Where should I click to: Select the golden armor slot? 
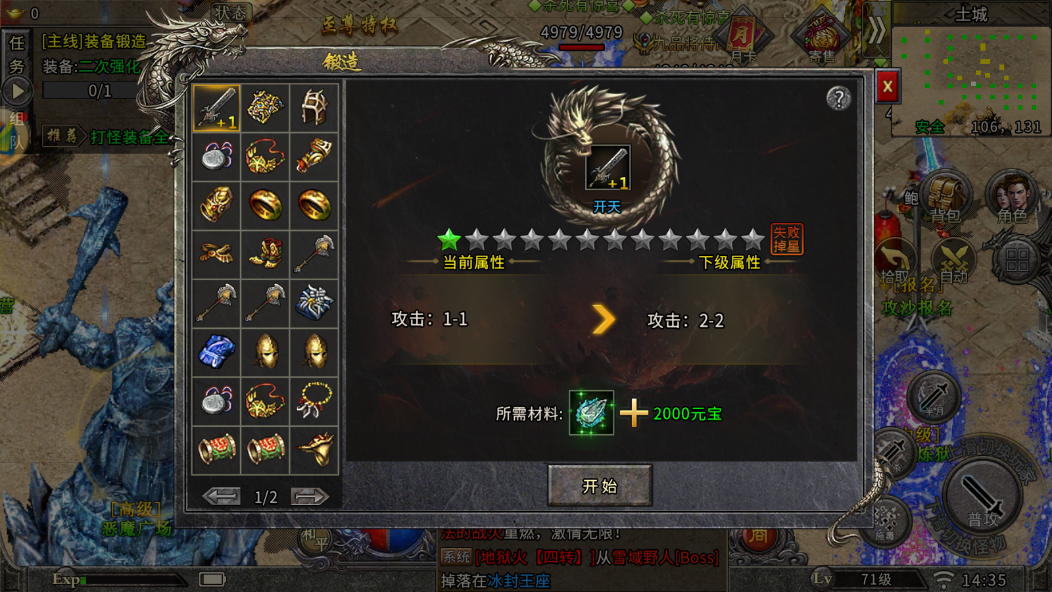pos(265,107)
